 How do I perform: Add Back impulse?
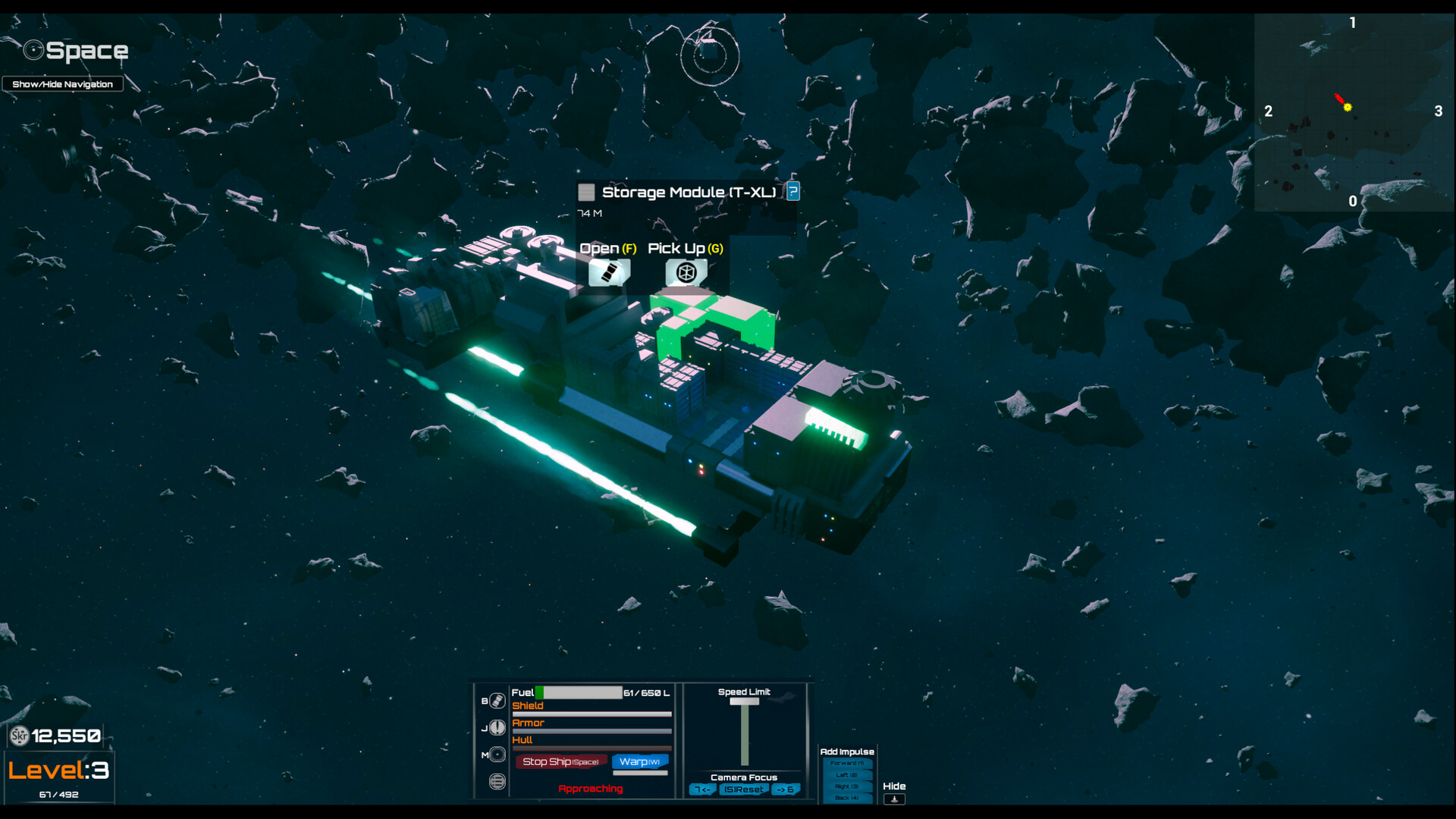click(847, 798)
